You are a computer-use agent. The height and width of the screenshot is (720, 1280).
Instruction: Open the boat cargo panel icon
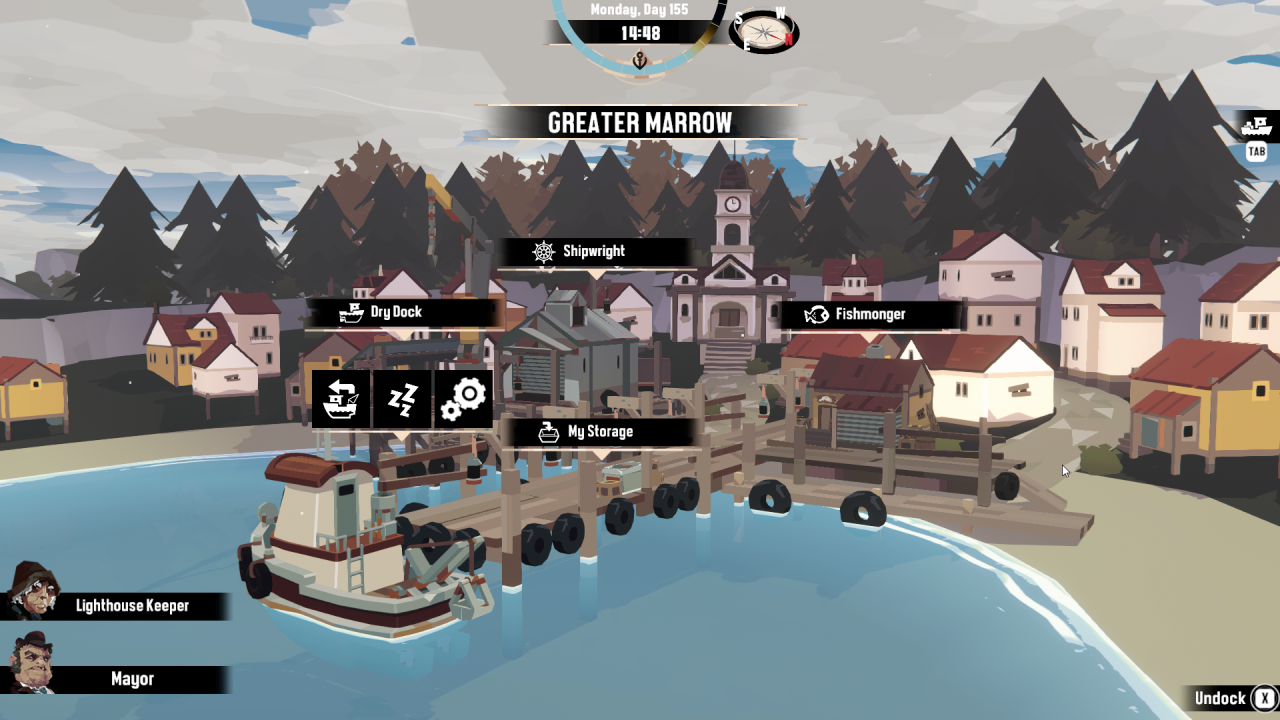(1256, 127)
